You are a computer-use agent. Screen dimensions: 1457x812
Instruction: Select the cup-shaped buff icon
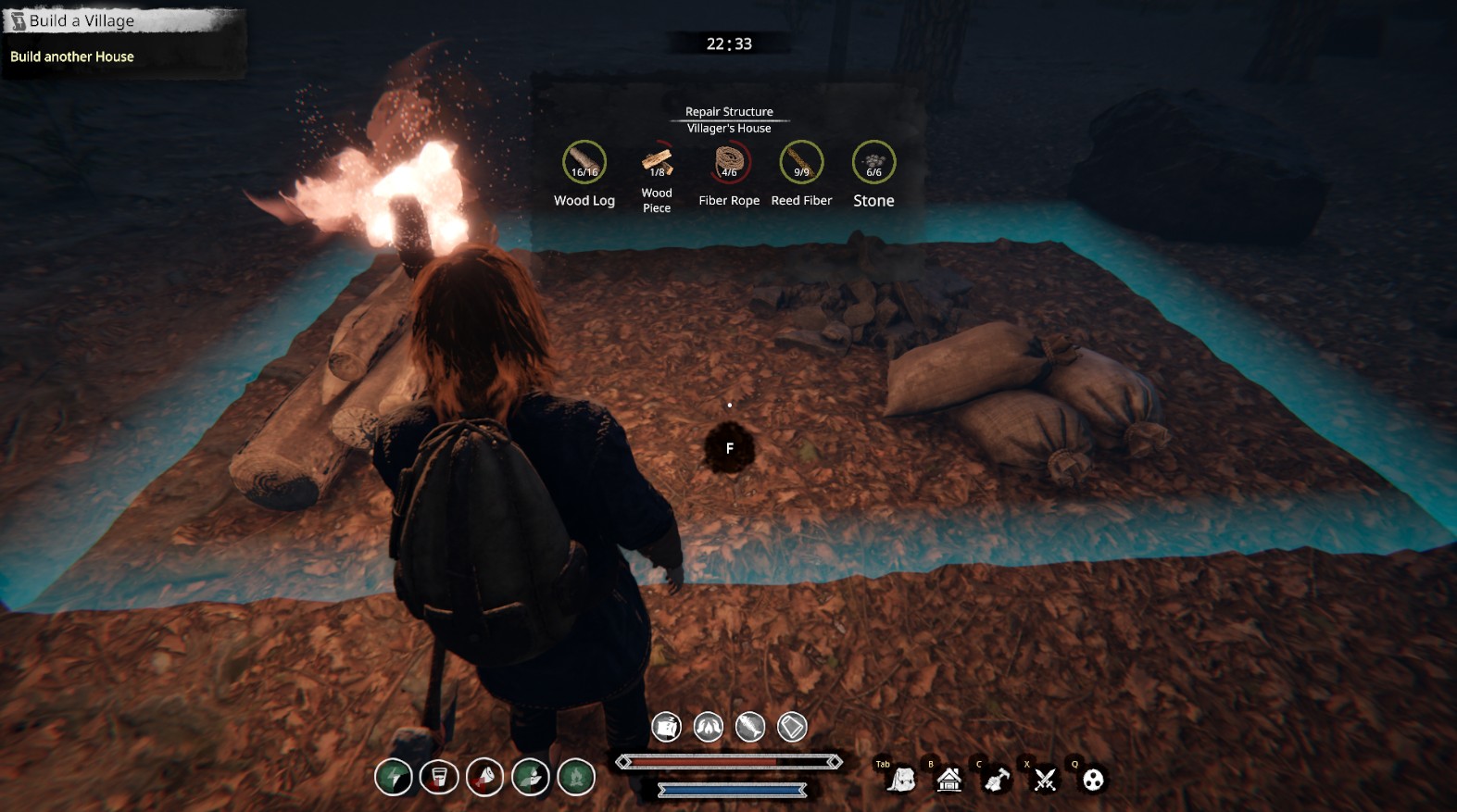(x=792, y=727)
